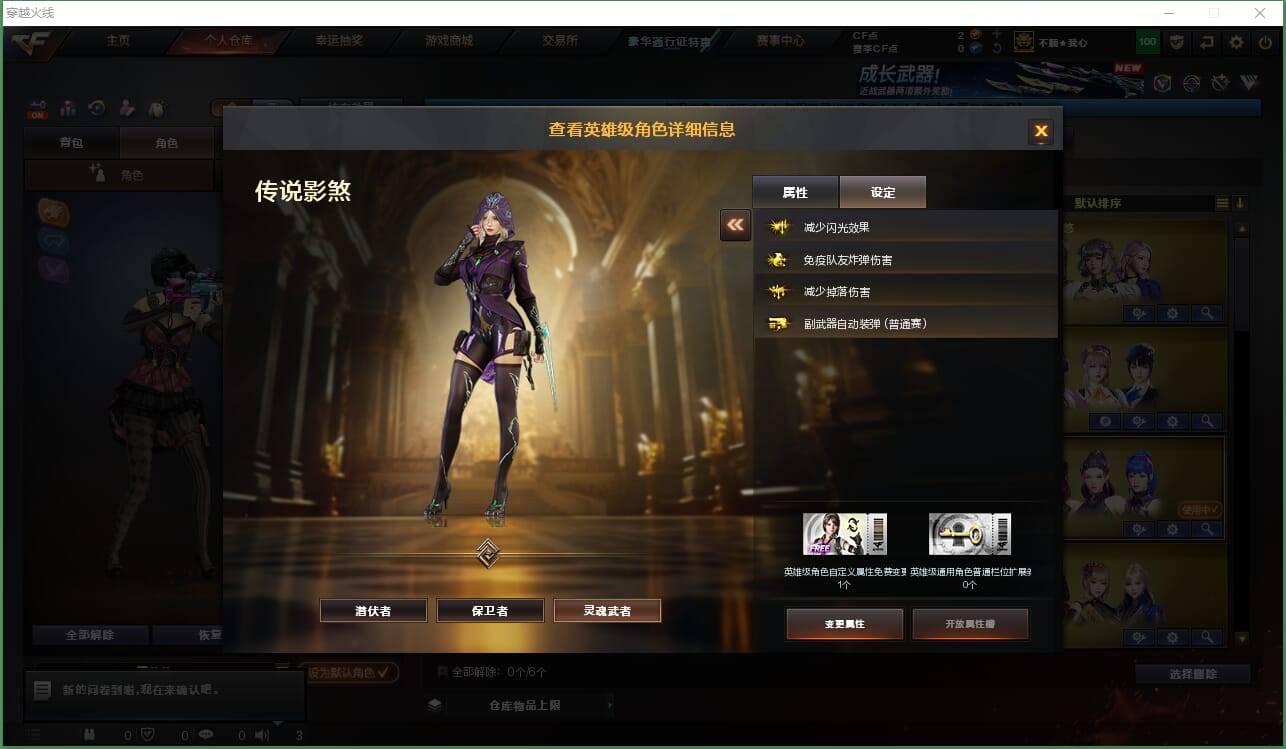Expand the 仓库物品上限 arrow at the bottom
The height and width of the screenshot is (749, 1286).
pyautogui.click(x=609, y=705)
